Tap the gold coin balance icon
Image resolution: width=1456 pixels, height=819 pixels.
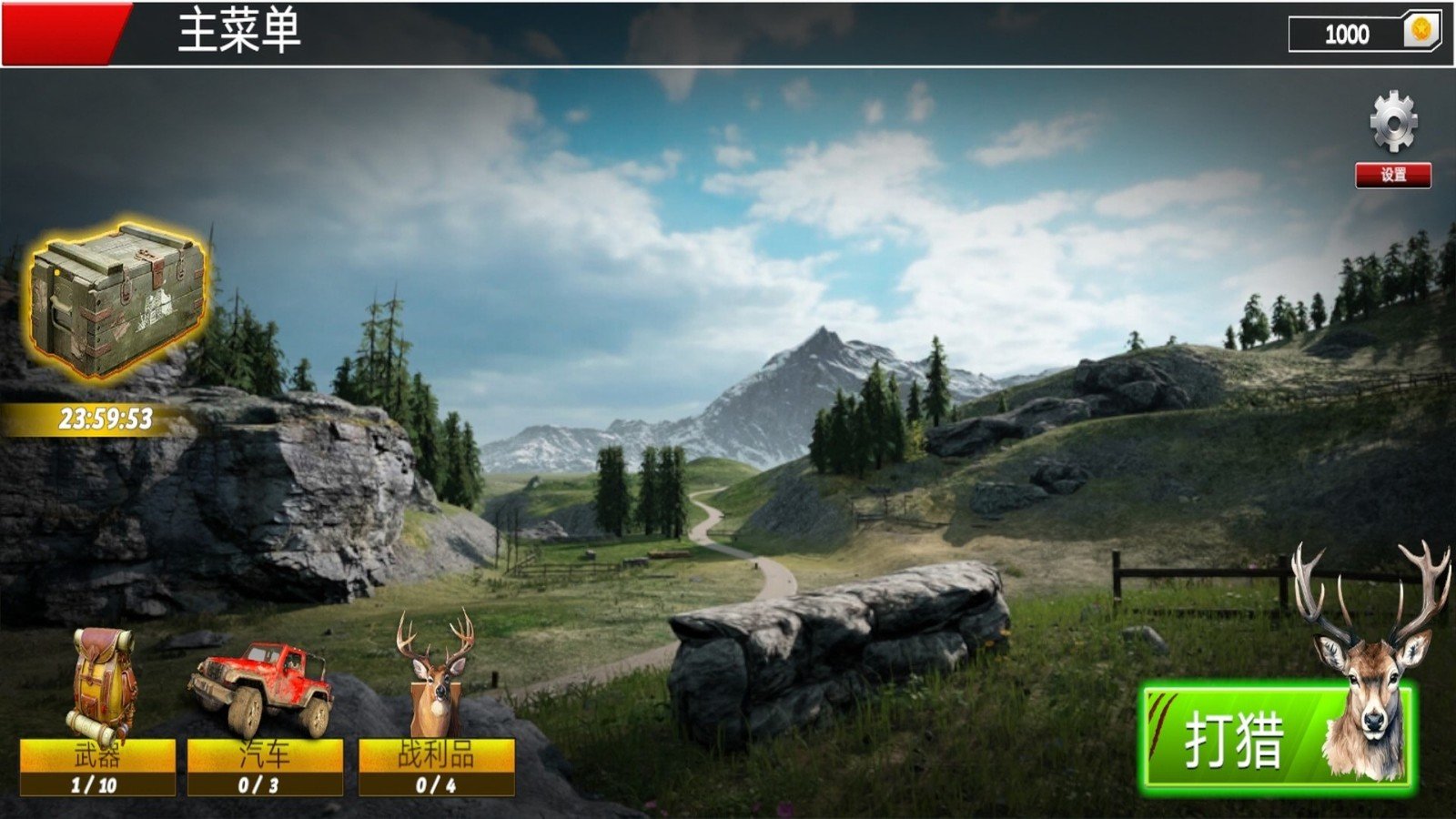[x=1421, y=32]
